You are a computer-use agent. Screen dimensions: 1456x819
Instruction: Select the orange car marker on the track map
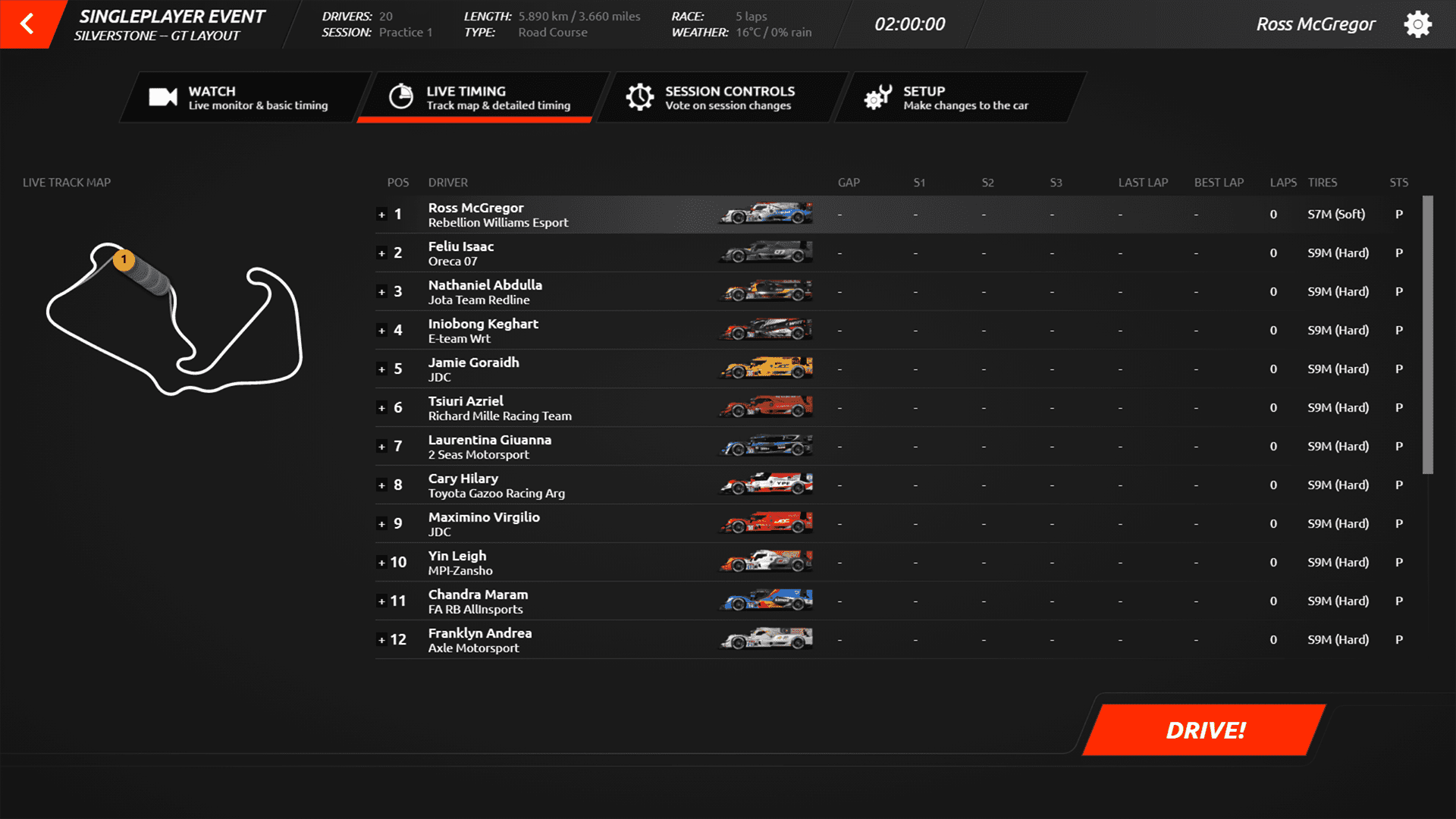tap(124, 259)
